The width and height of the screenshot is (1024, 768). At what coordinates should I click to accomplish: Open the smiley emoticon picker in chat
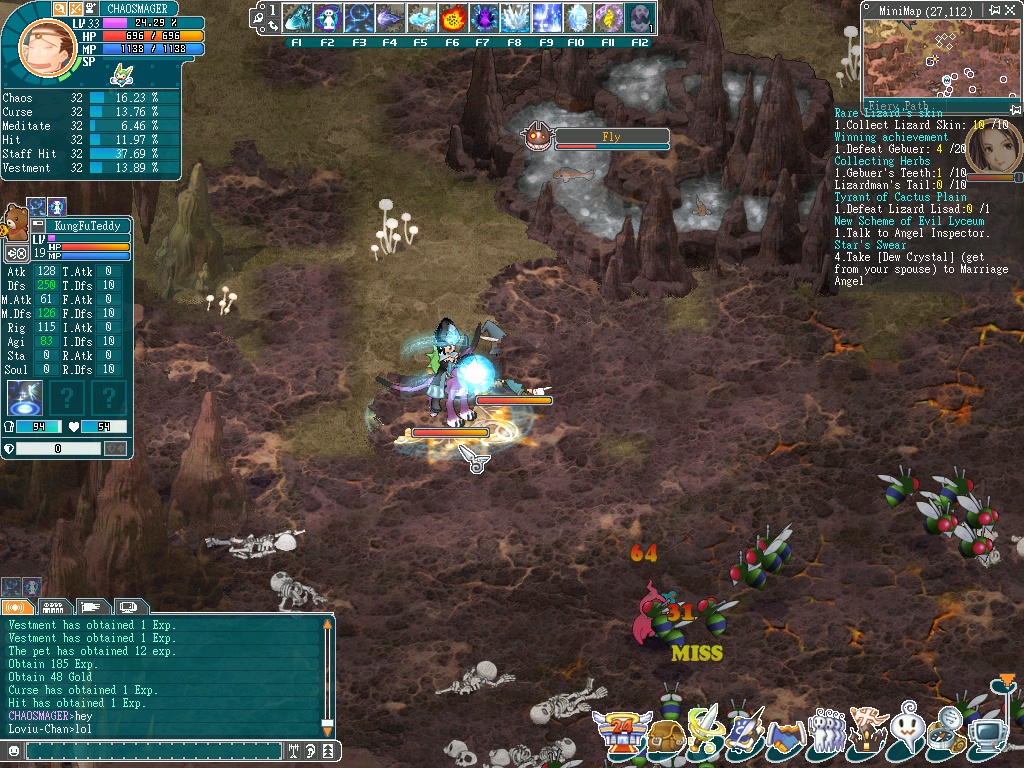[x=14, y=750]
